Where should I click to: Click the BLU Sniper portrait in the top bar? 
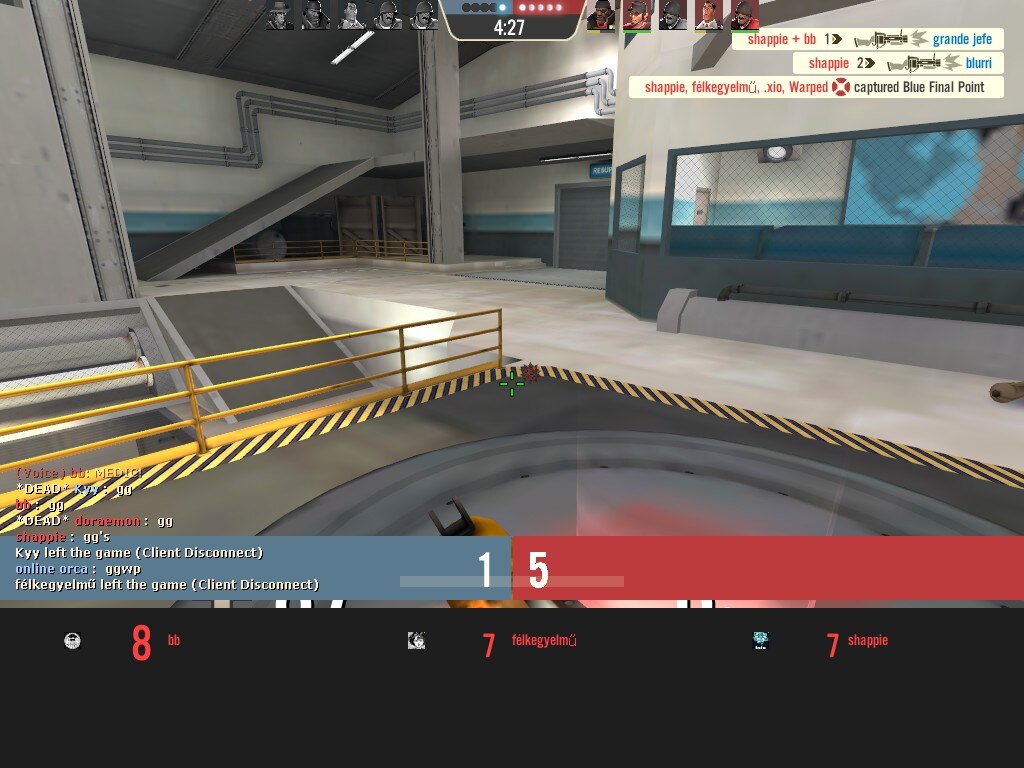click(280, 15)
